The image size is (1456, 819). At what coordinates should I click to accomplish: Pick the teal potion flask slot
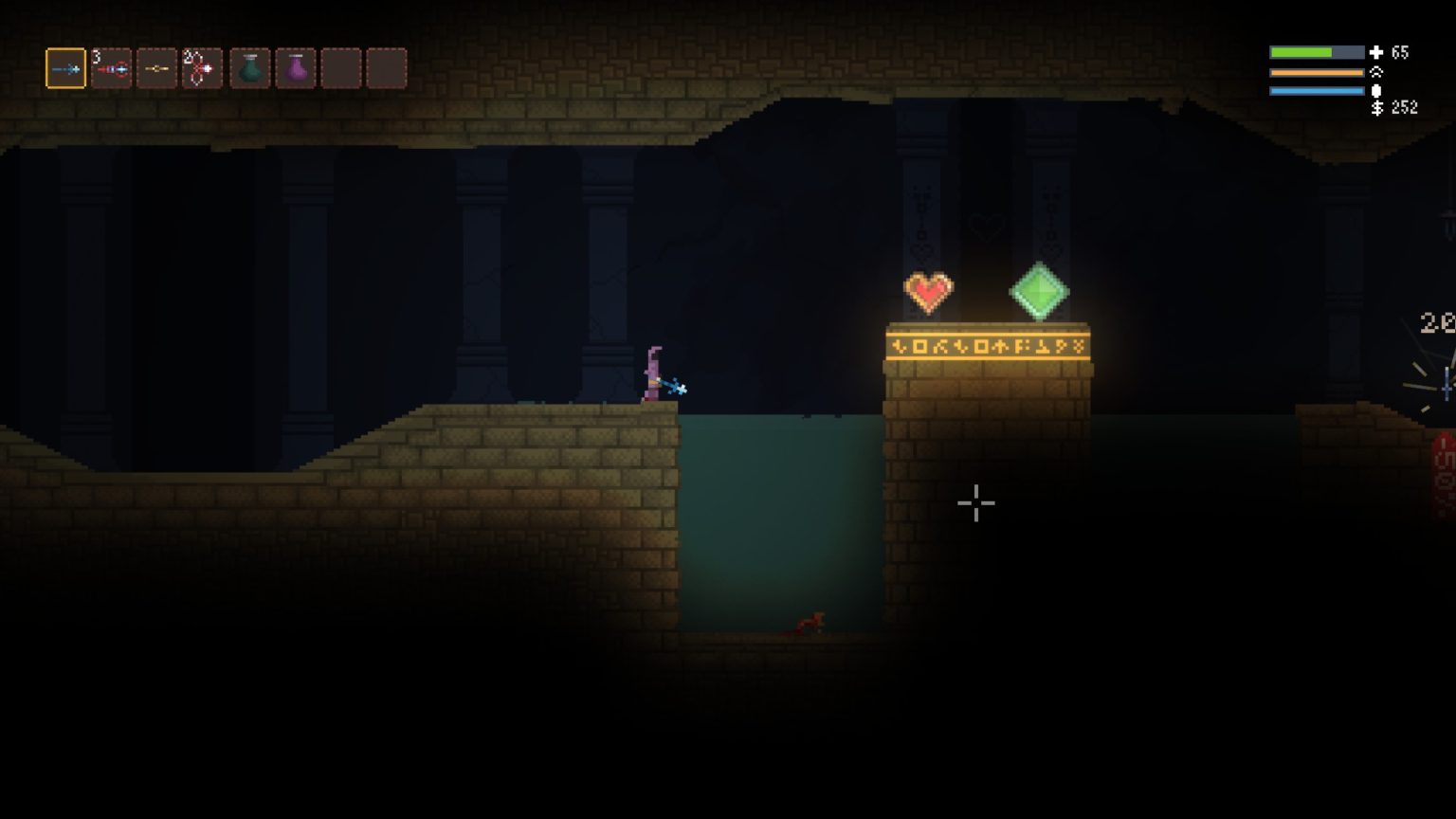(249, 68)
